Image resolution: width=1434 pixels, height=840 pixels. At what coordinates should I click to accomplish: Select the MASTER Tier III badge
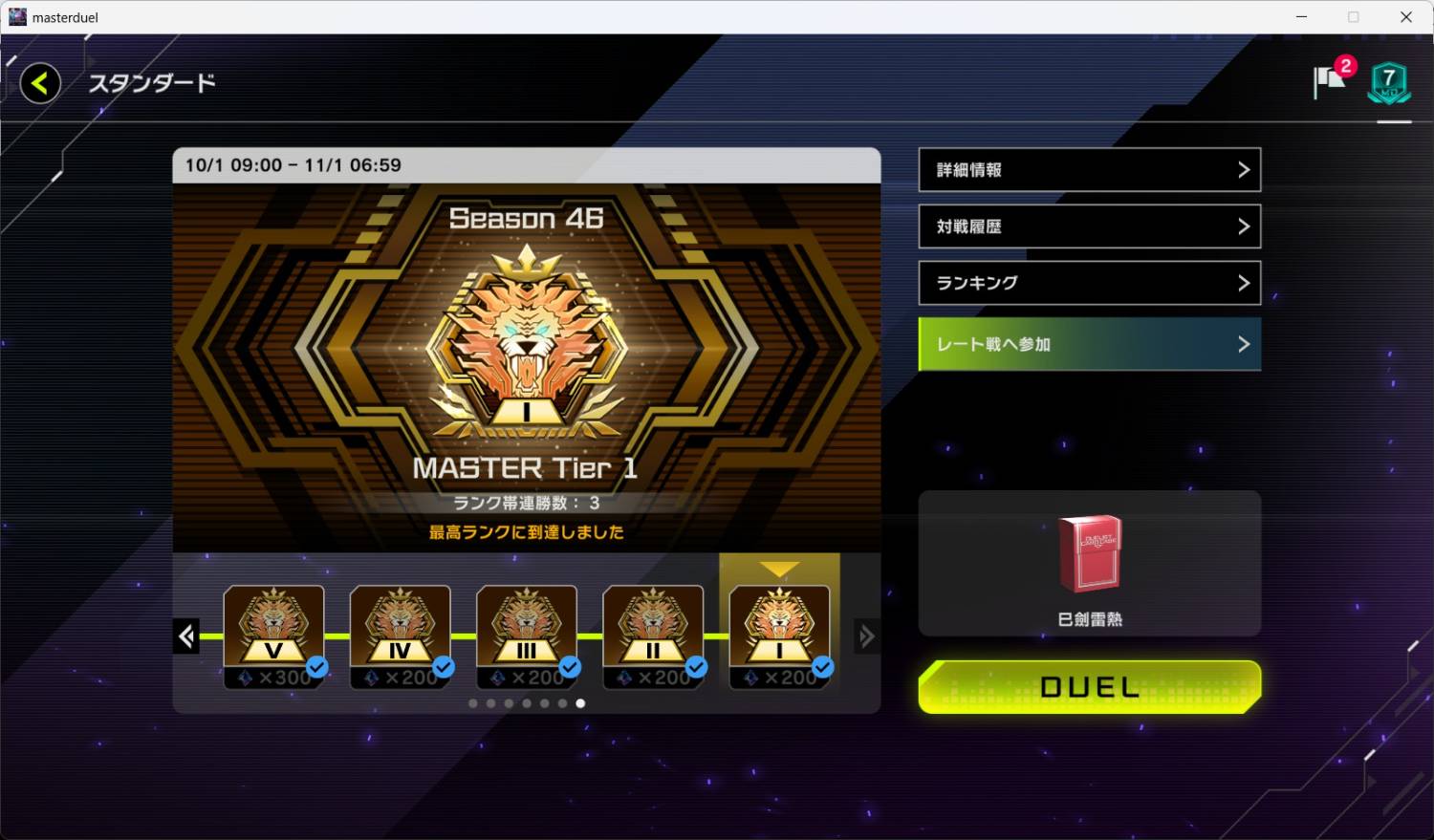point(526,626)
